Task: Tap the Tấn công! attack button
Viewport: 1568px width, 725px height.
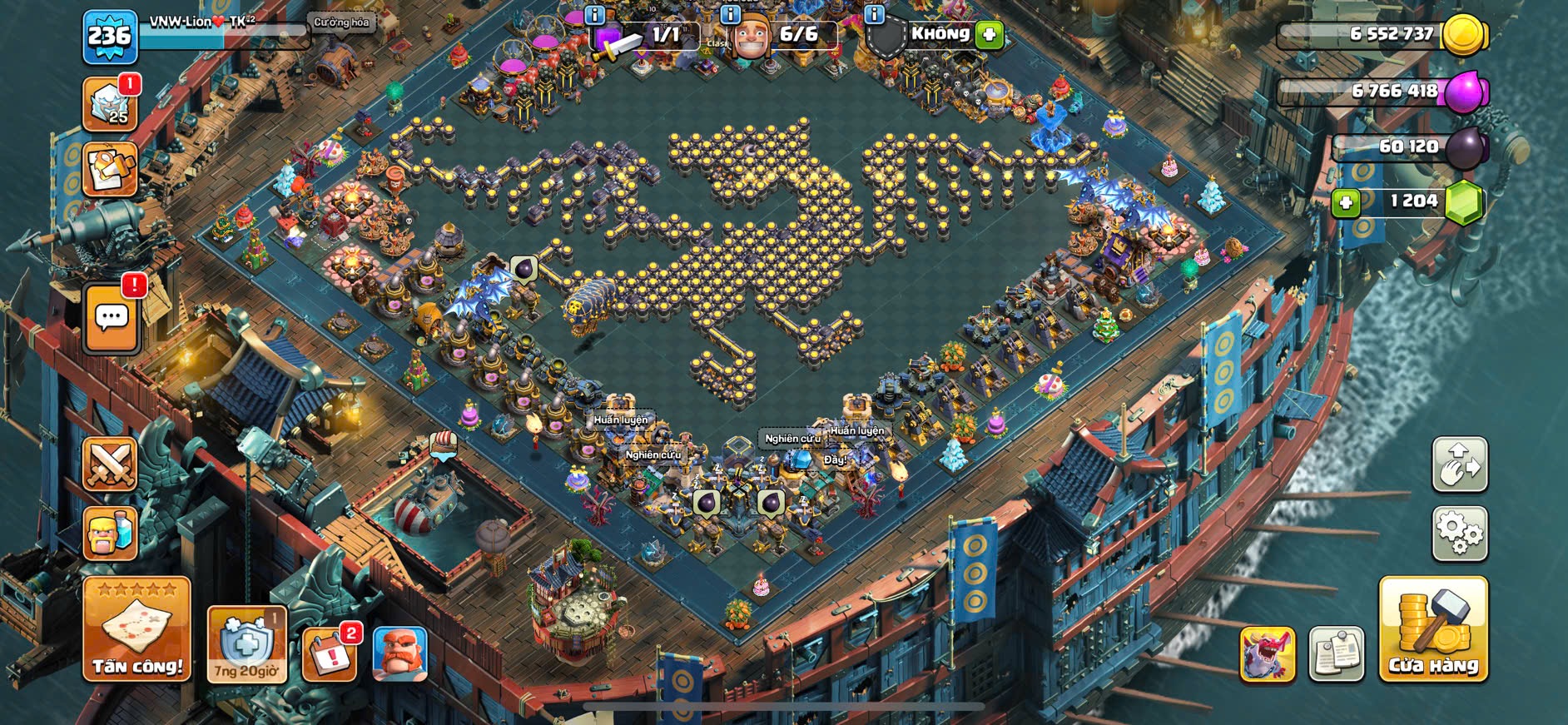Action: [136, 630]
